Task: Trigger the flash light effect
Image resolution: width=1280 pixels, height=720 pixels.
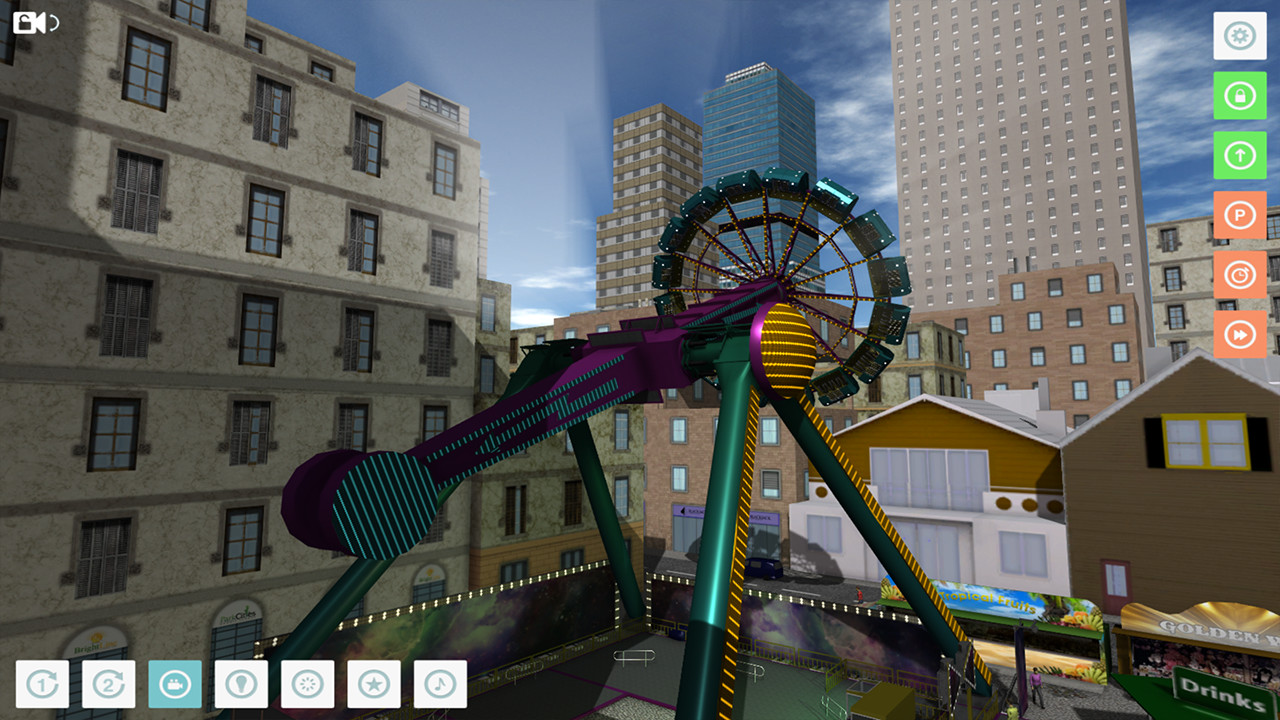Action: point(308,685)
